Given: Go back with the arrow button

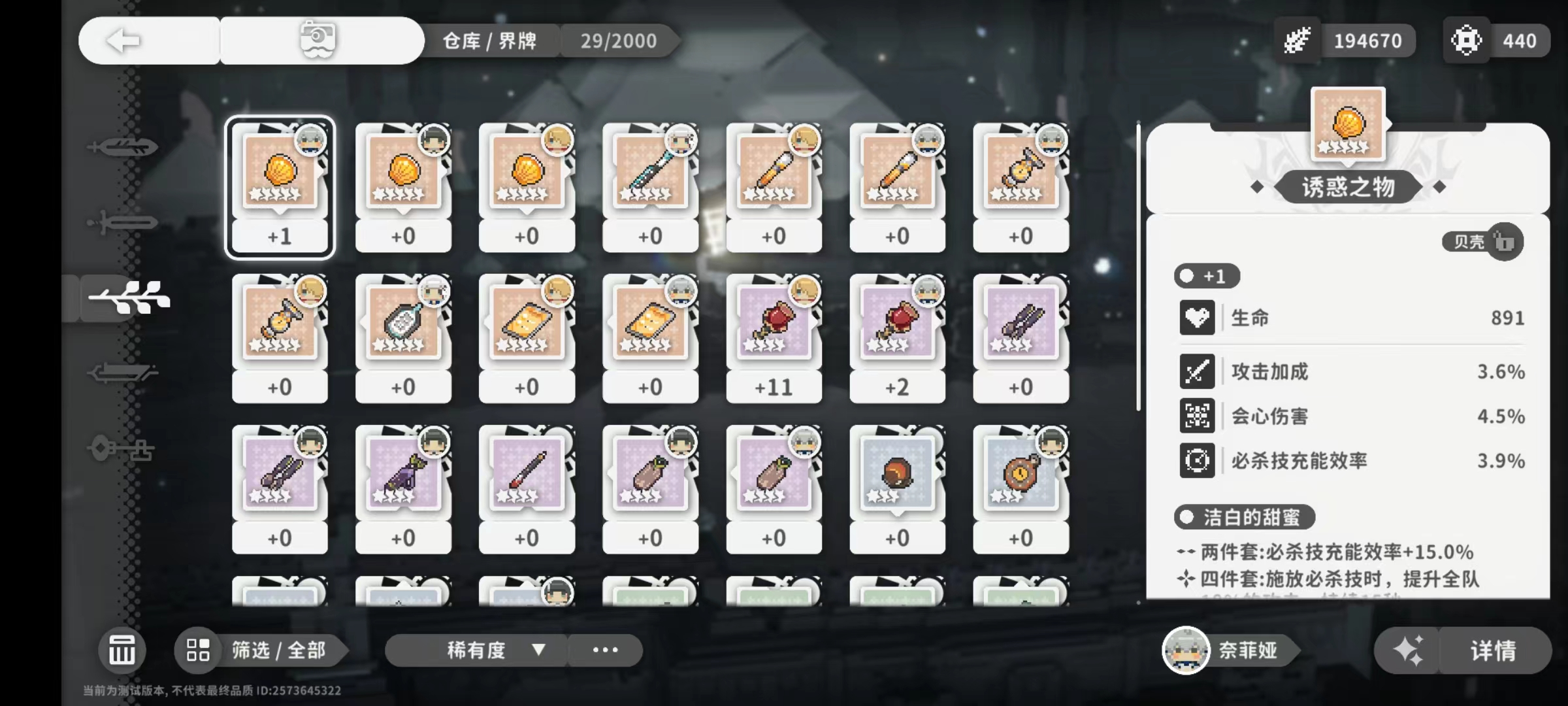Looking at the screenshot, I should pyautogui.click(x=124, y=41).
